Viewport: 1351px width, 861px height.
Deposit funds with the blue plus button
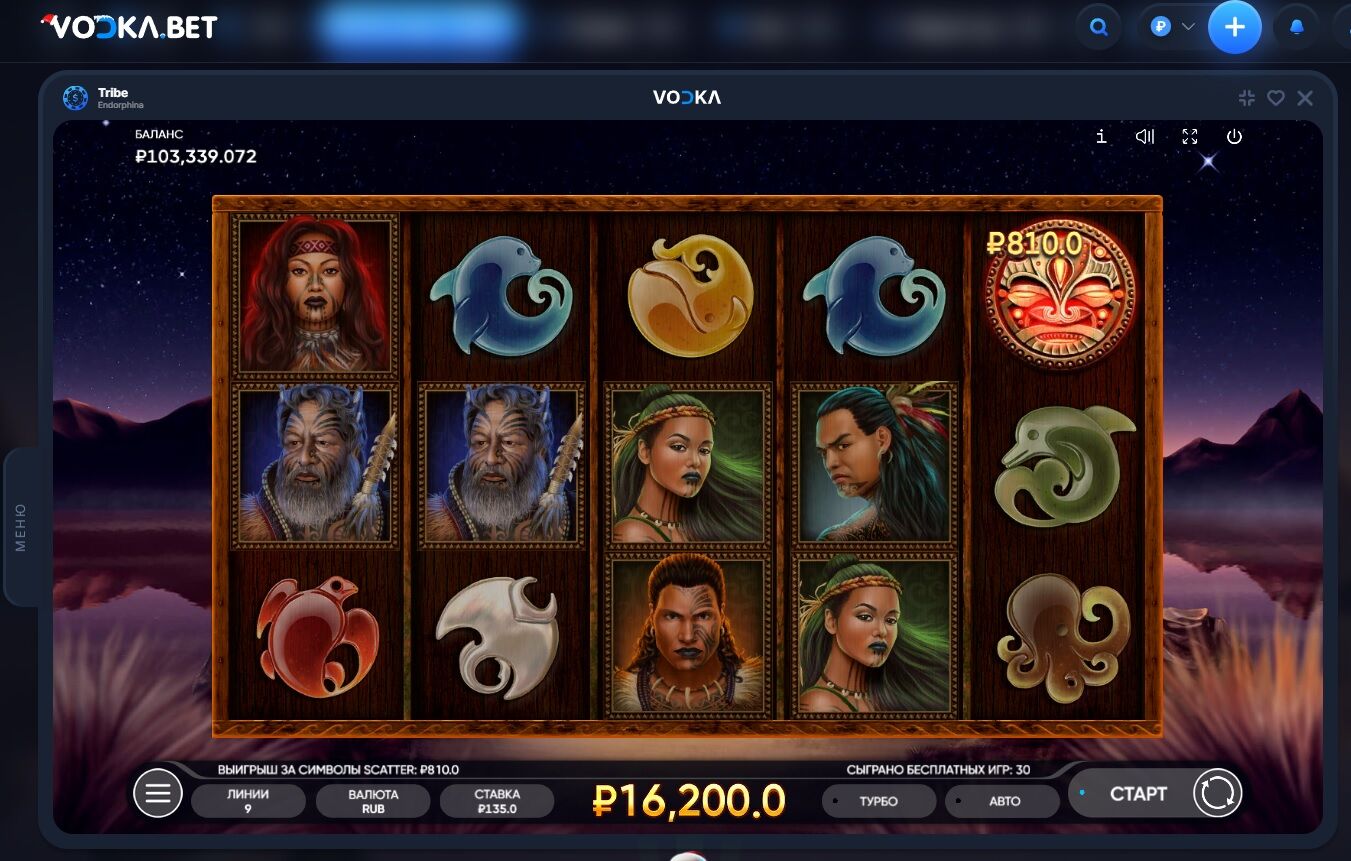[1235, 28]
